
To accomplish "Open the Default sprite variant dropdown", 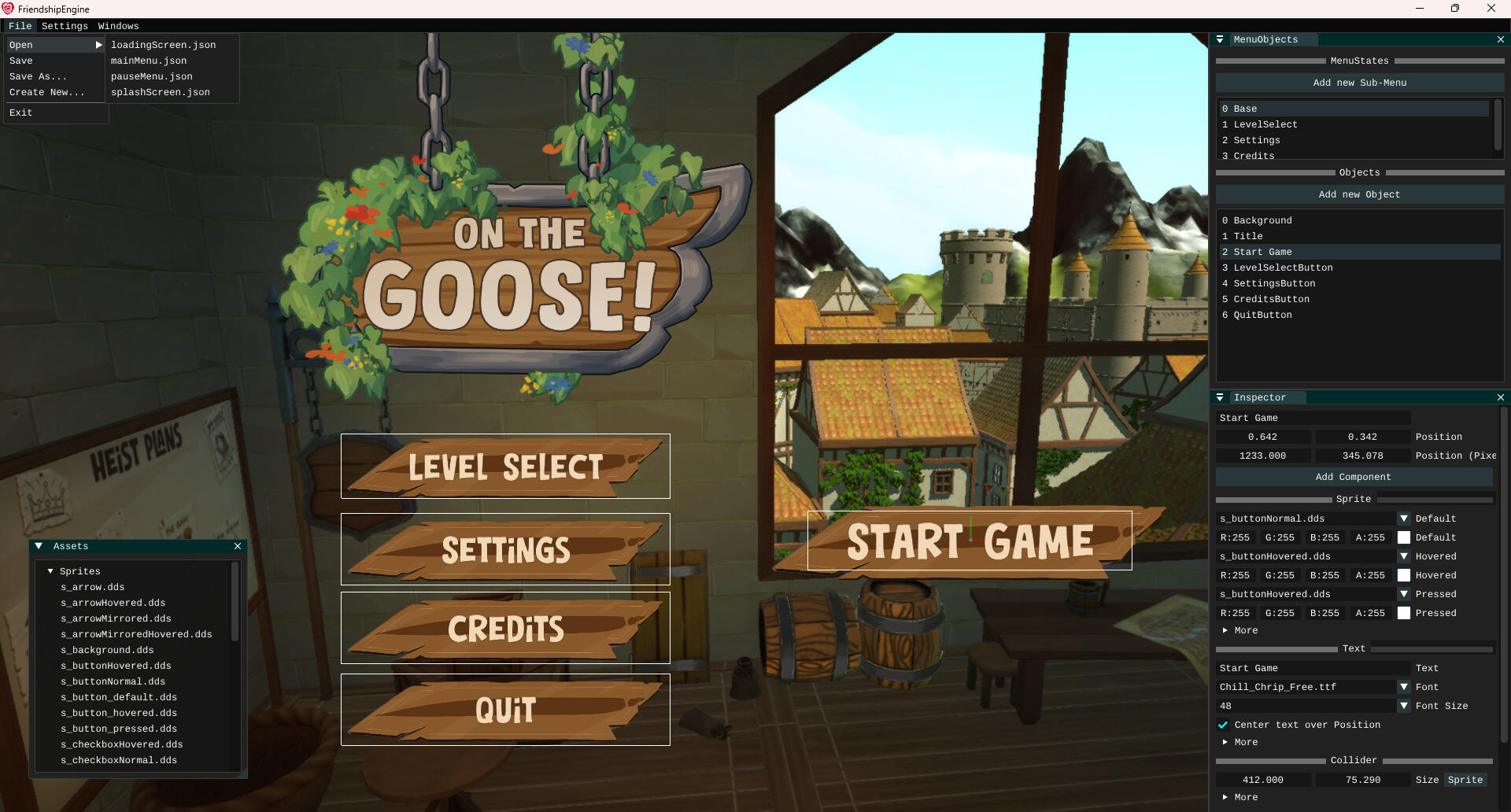I will click(1404, 519).
